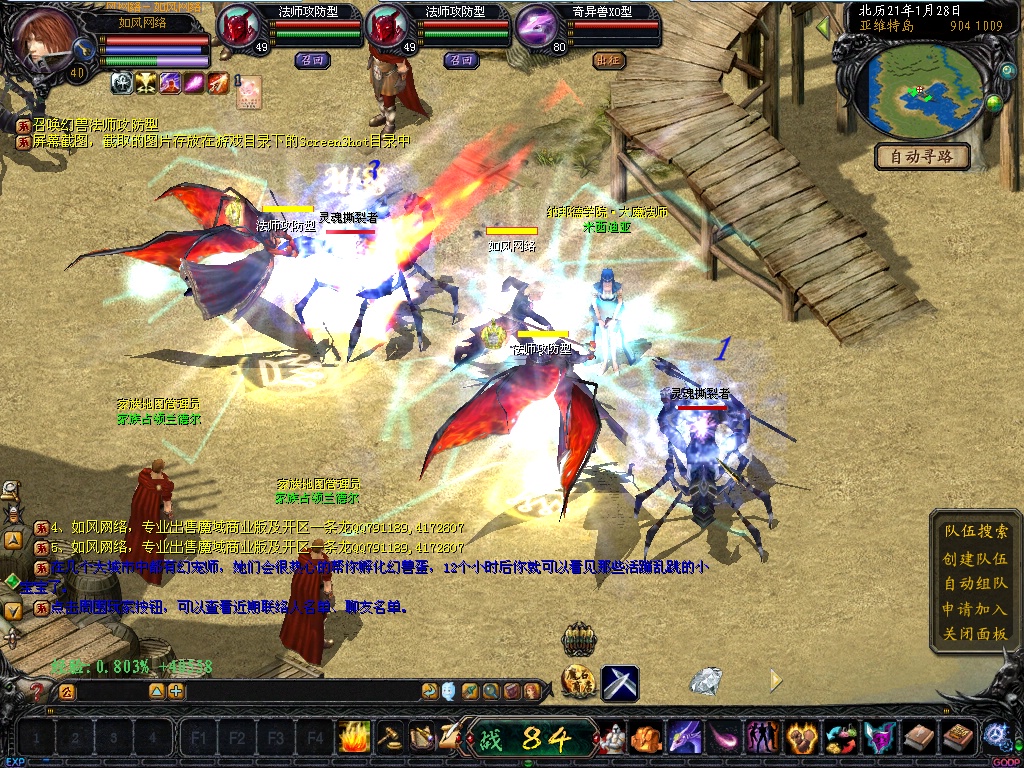Recall the first 法师攻防型 pet with 召回
Image resolution: width=1024 pixels, height=768 pixels.
(x=309, y=59)
